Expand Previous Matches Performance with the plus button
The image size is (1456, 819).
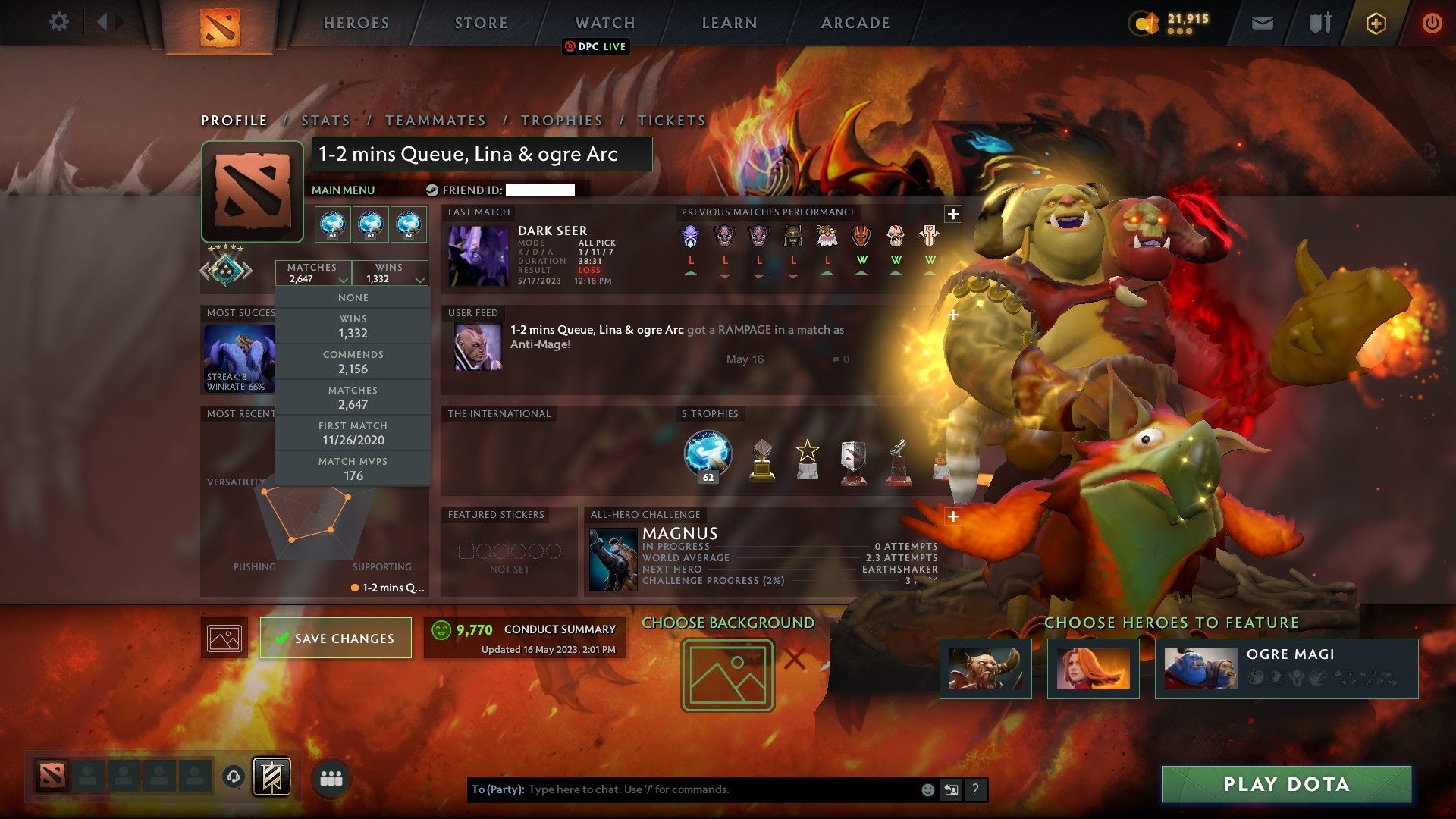(952, 214)
